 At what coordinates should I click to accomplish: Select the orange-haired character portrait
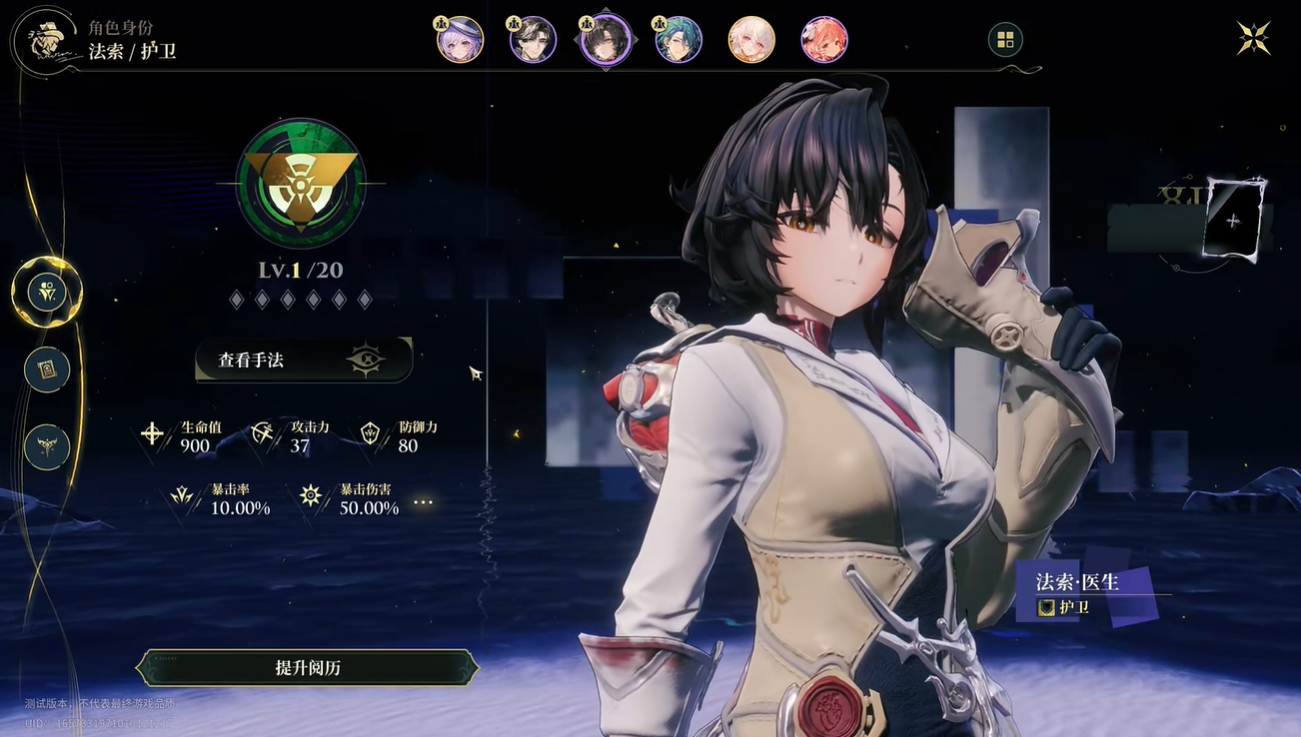(824, 41)
